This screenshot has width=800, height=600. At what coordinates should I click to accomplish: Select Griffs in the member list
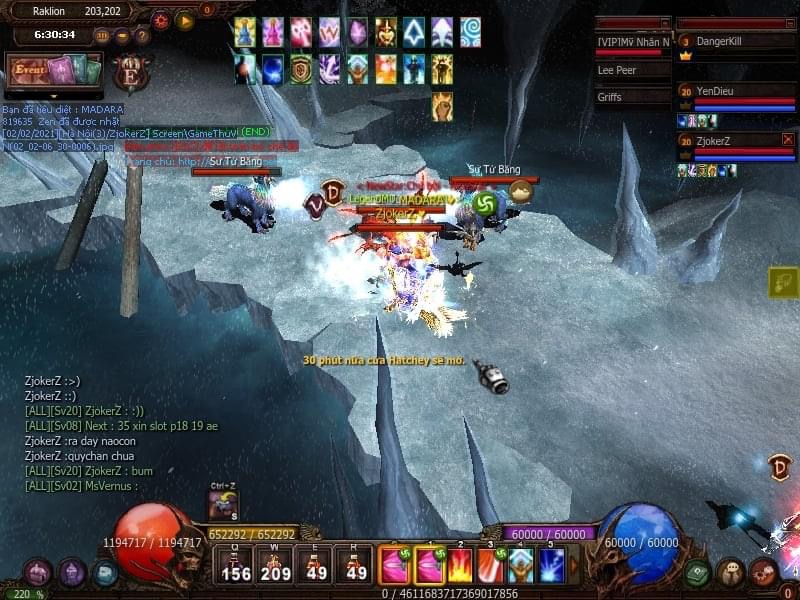(632, 97)
